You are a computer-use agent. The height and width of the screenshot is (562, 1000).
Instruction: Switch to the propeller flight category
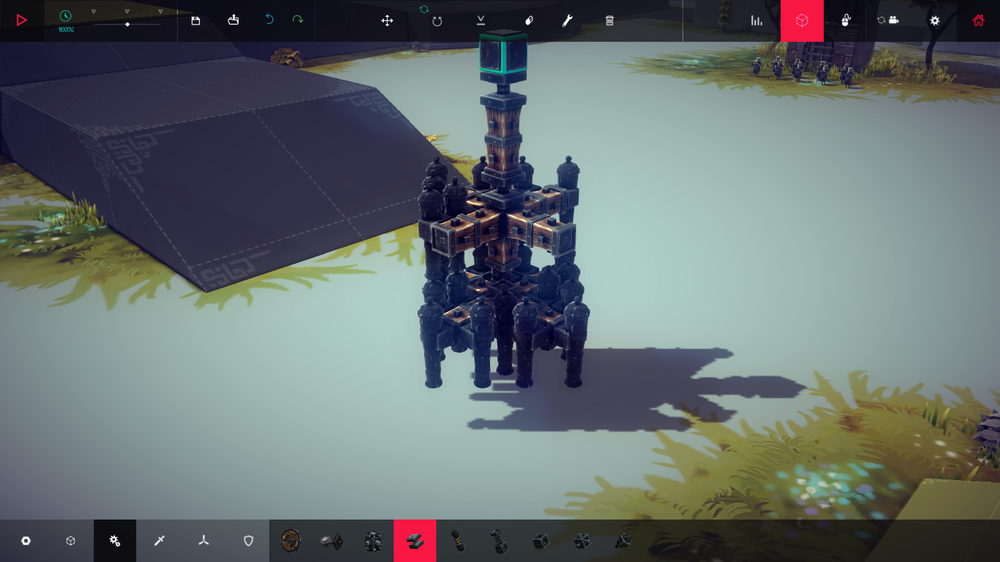pos(204,541)
